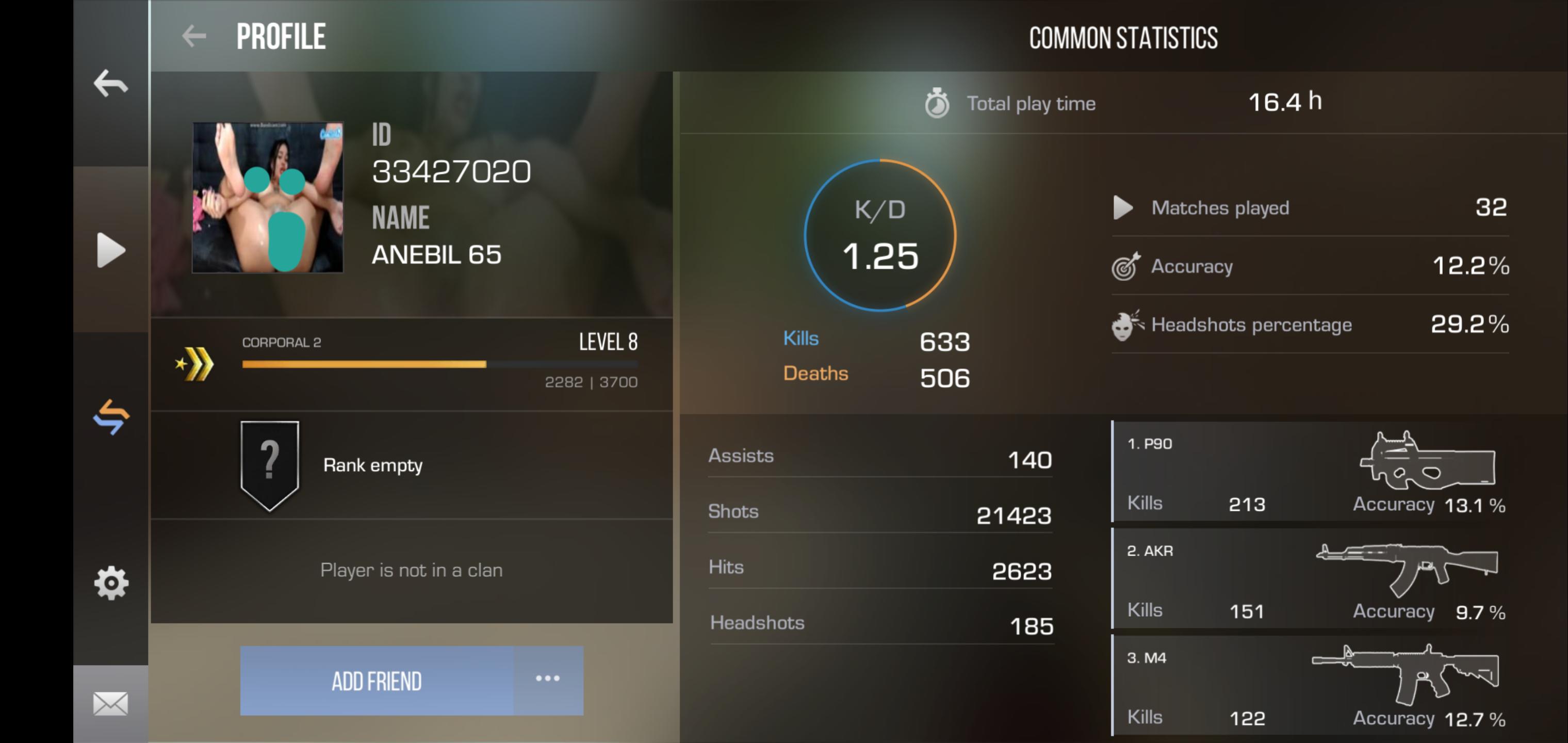Click the ADD FRIEND button
The width and height of the screenshot is (1568, 743).
[x=375, y=680]
